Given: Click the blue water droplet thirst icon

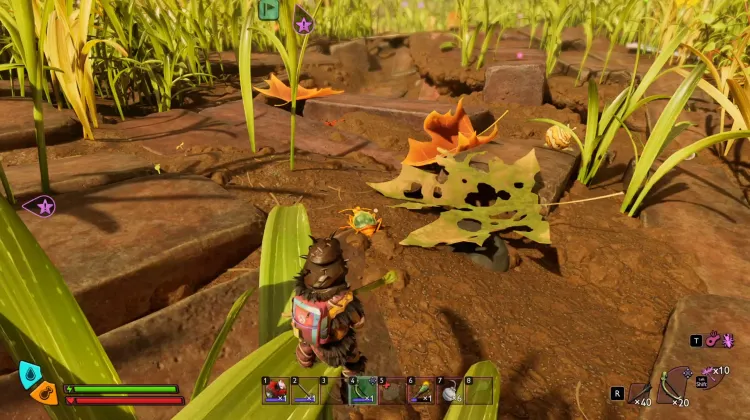Looking at the screenshot, I should coord(30,374).
